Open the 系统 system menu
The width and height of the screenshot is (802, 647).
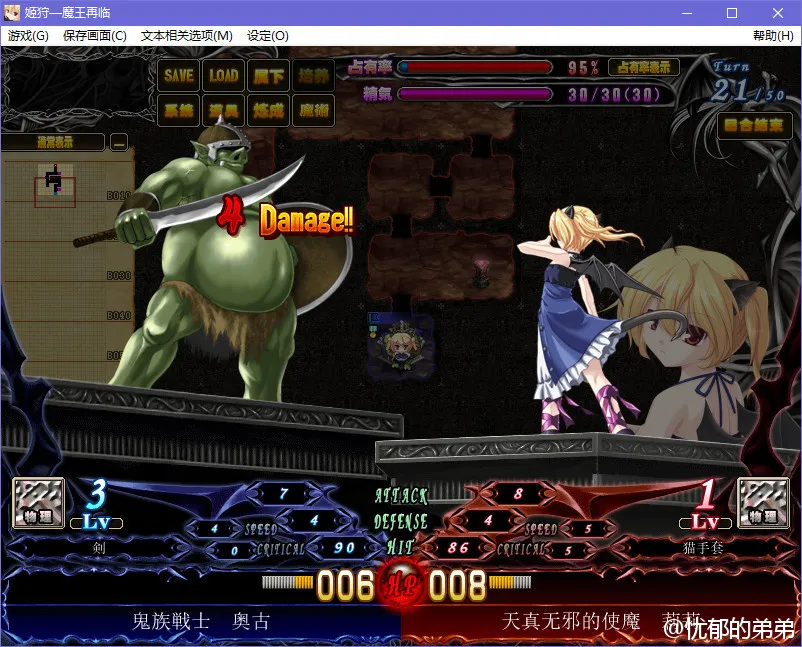[178, 110]
